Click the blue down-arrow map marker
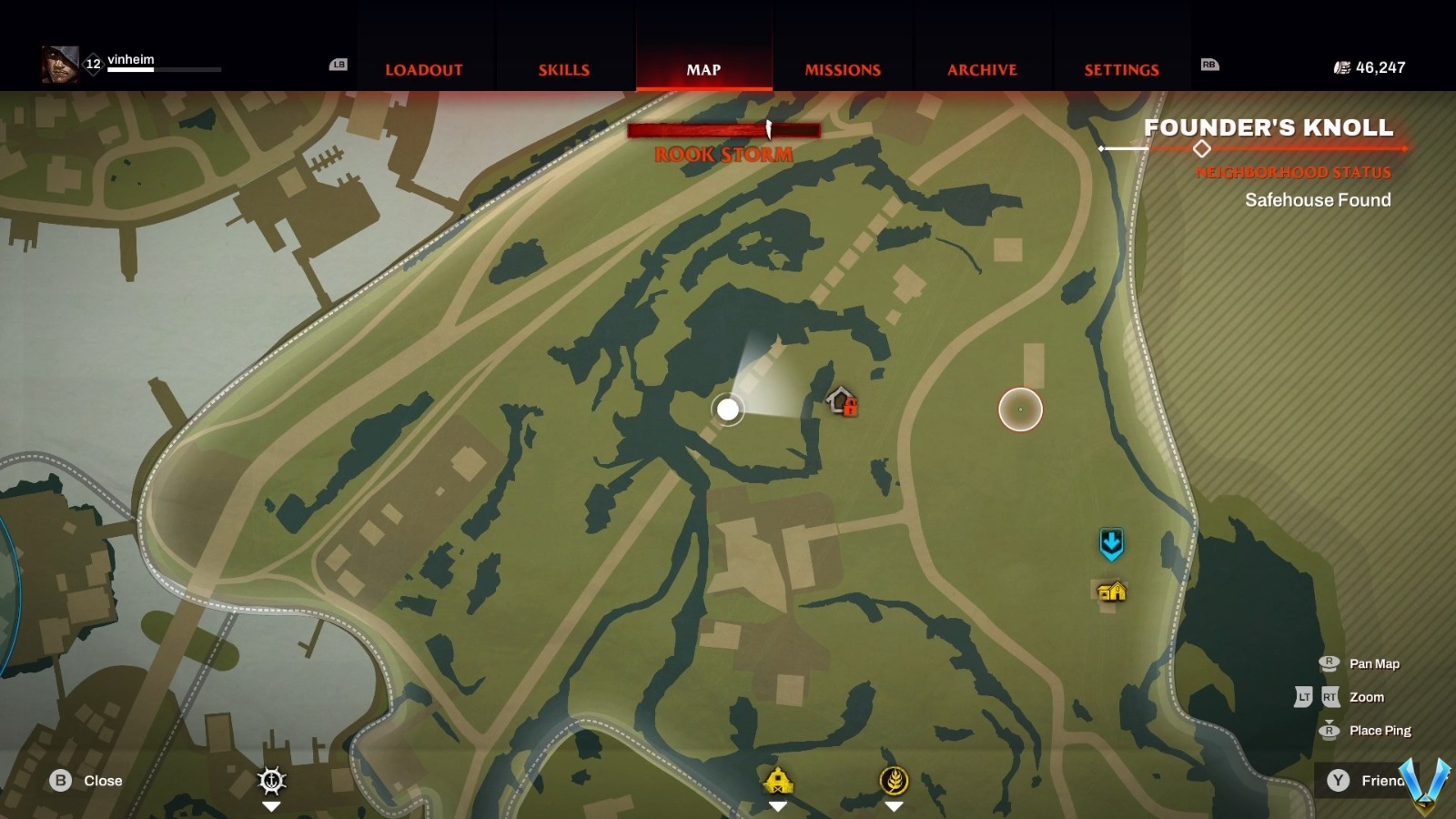This screenshot has width=1456, height=819. click(1111, 543)
